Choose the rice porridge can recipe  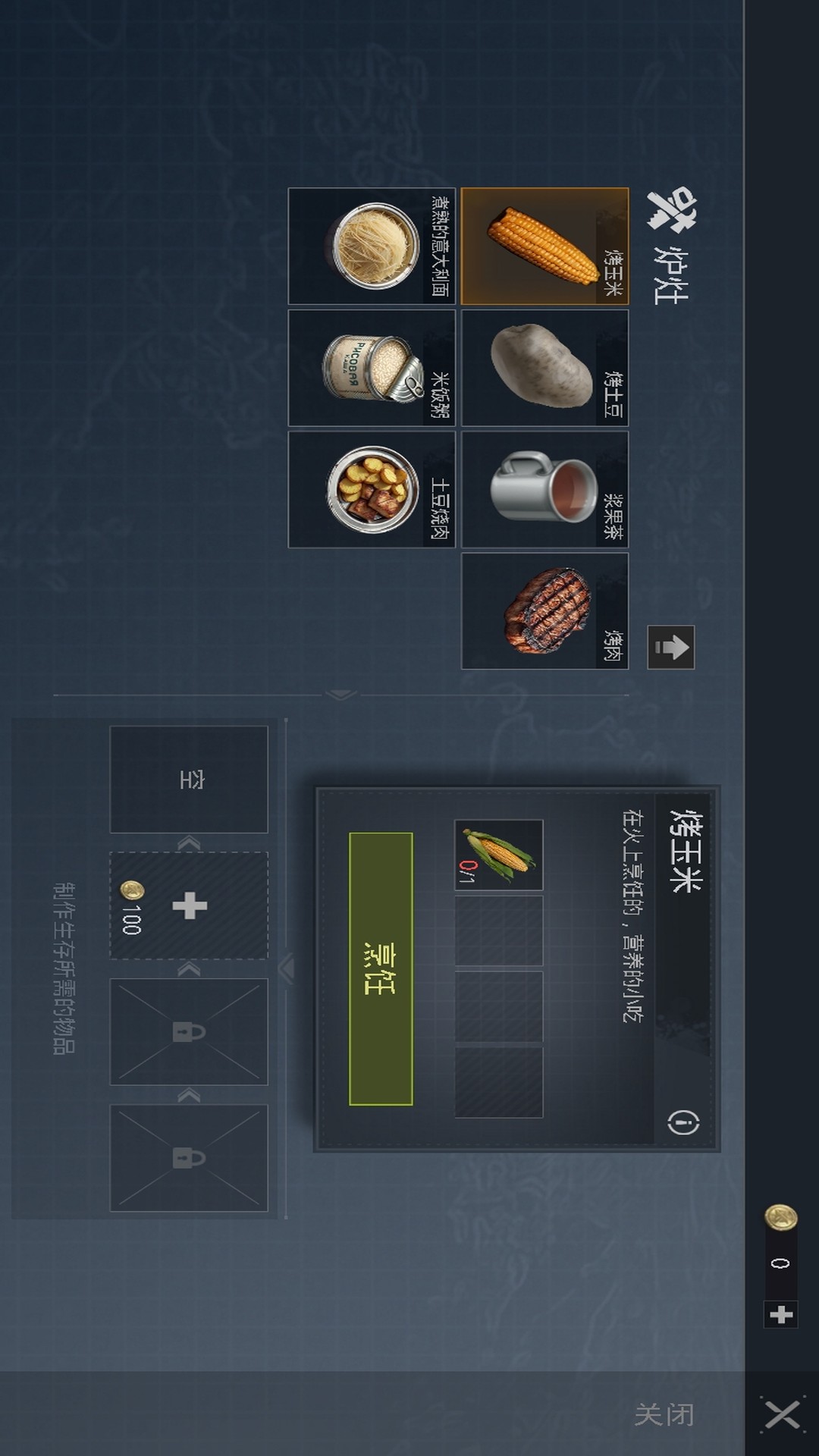(x=372, y=368)
